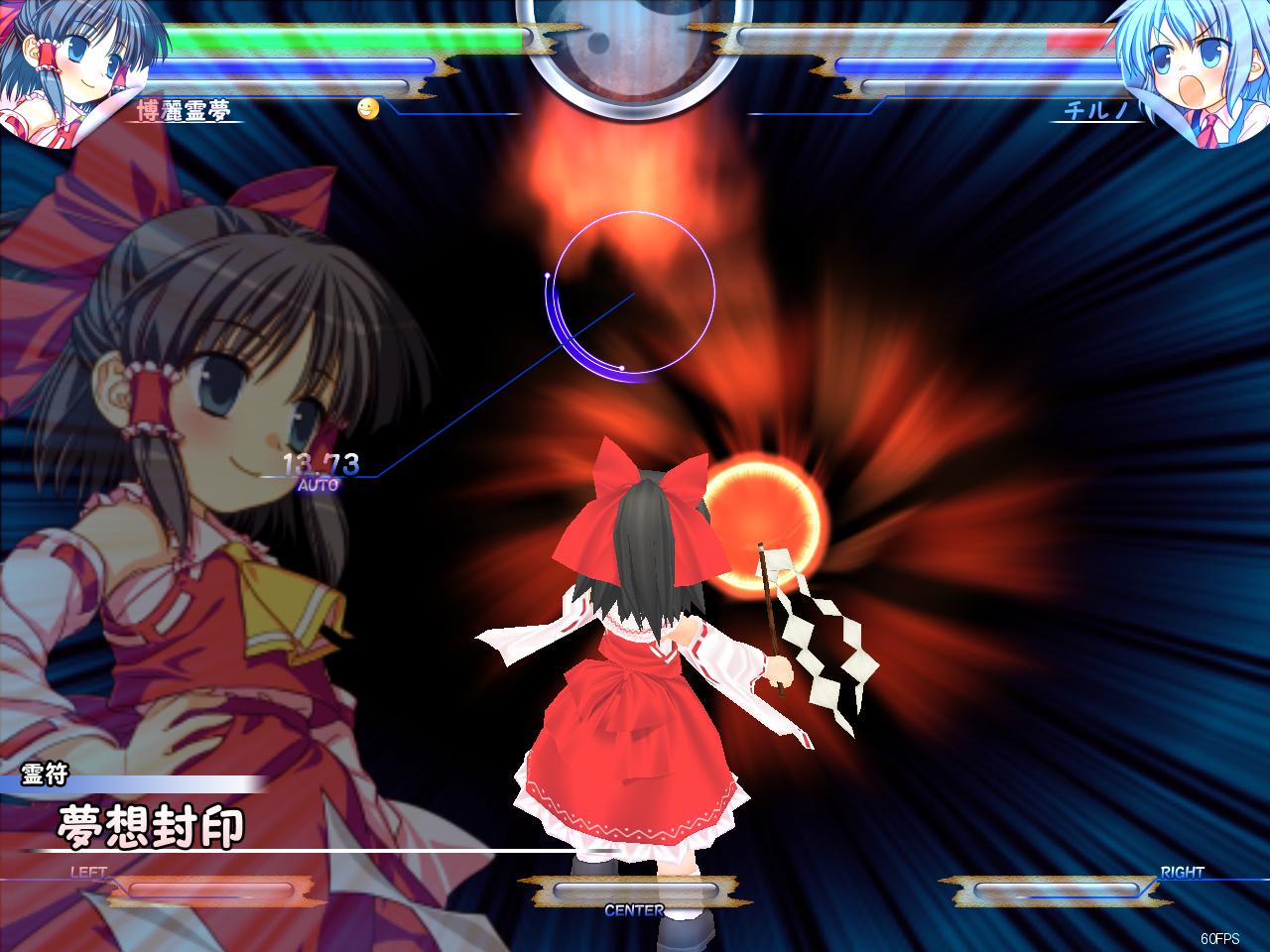Select the RIGHT spell card gauge
The width and height of the screenshot is (1270, 952).
tap(1057, 891)
